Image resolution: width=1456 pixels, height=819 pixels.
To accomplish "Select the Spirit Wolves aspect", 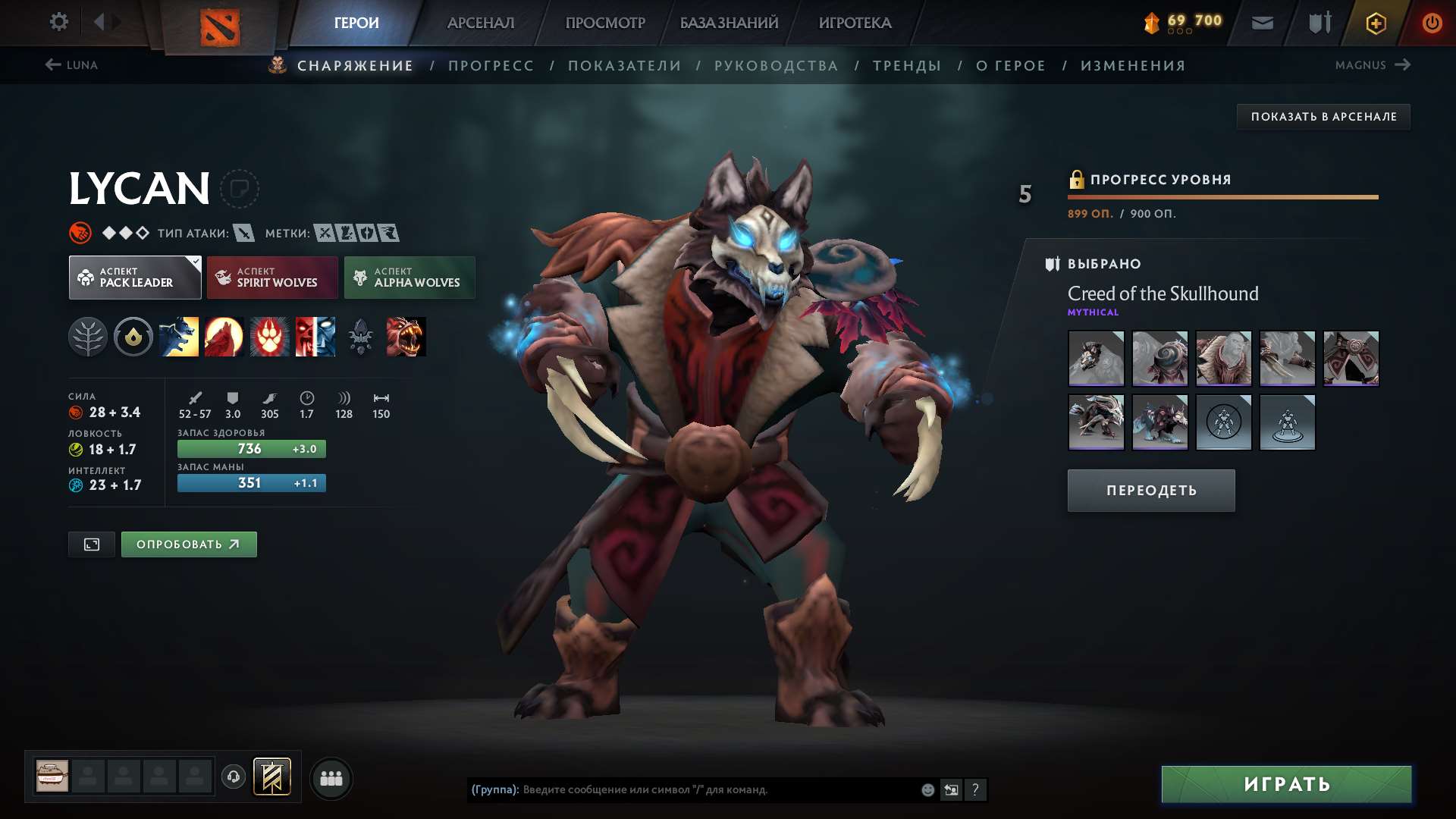I will point(271,278).
